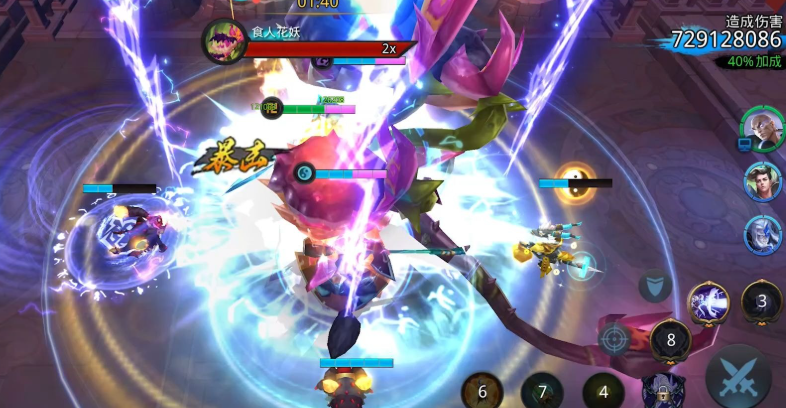Viewport: 786px width, 408px height.
Task: Tap the skill on 3-second cooldown
Action: tap(762, 301)
